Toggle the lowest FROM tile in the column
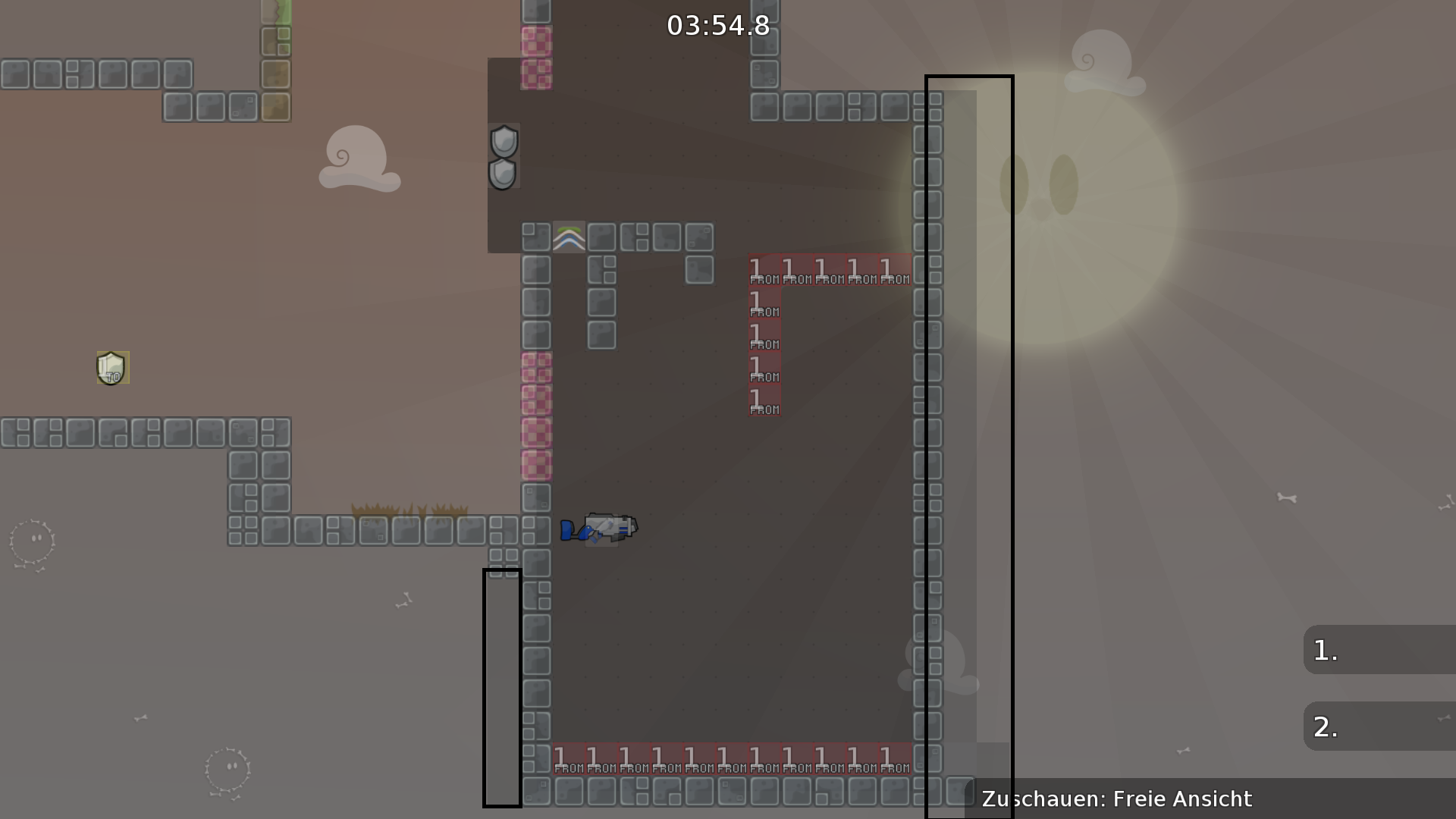The height and width of the screenshot is (819, 1456). (763, 400)
